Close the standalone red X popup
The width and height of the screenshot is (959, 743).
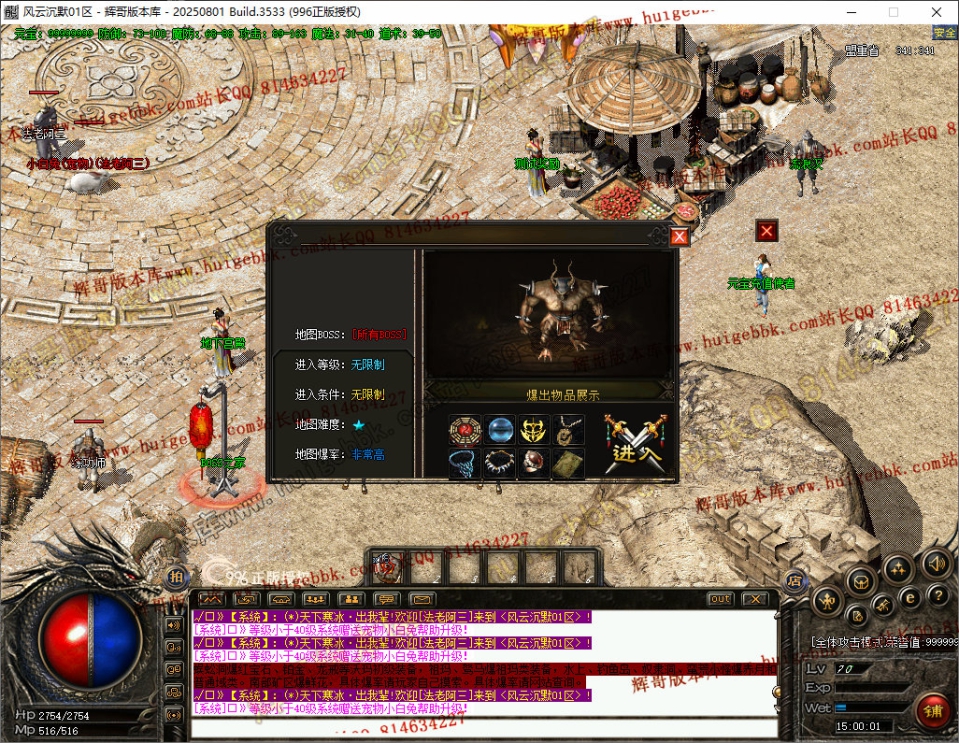pyautogui.click(x=767, y=231)
